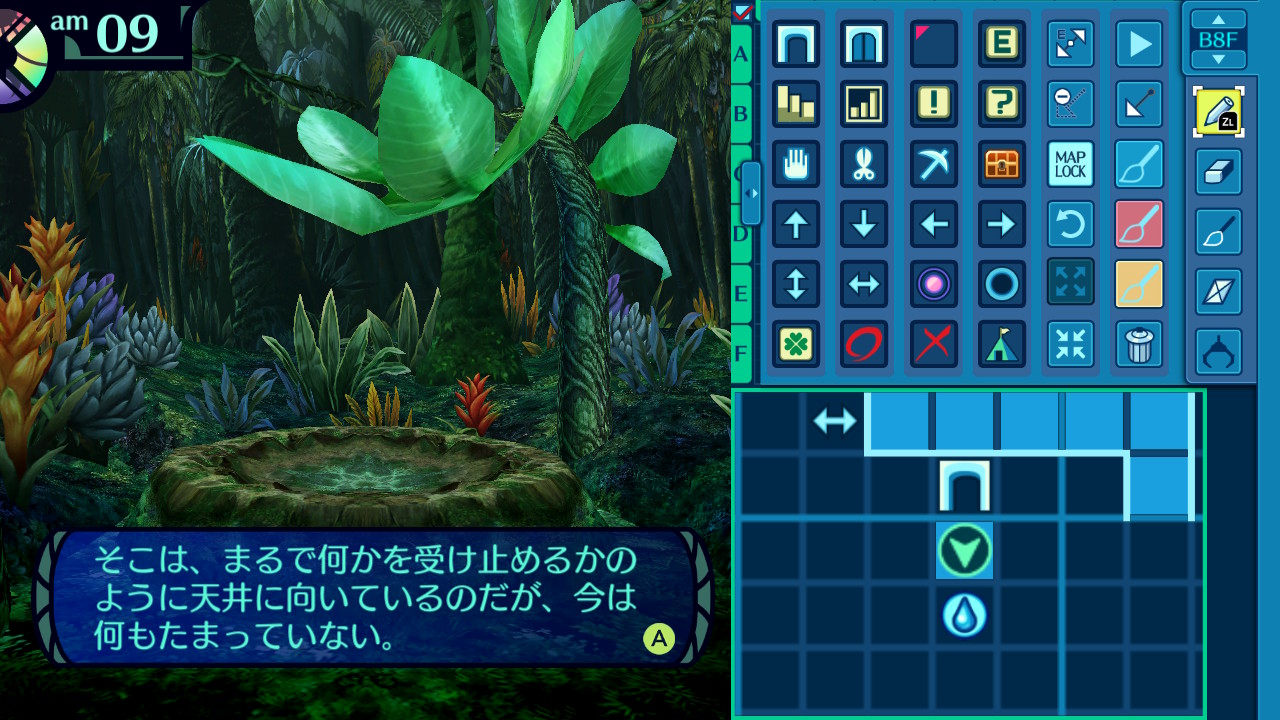Screen dimensions: 1280x720
Task: Select the exclamation mark event icon
Action: (x=934, y=103)
